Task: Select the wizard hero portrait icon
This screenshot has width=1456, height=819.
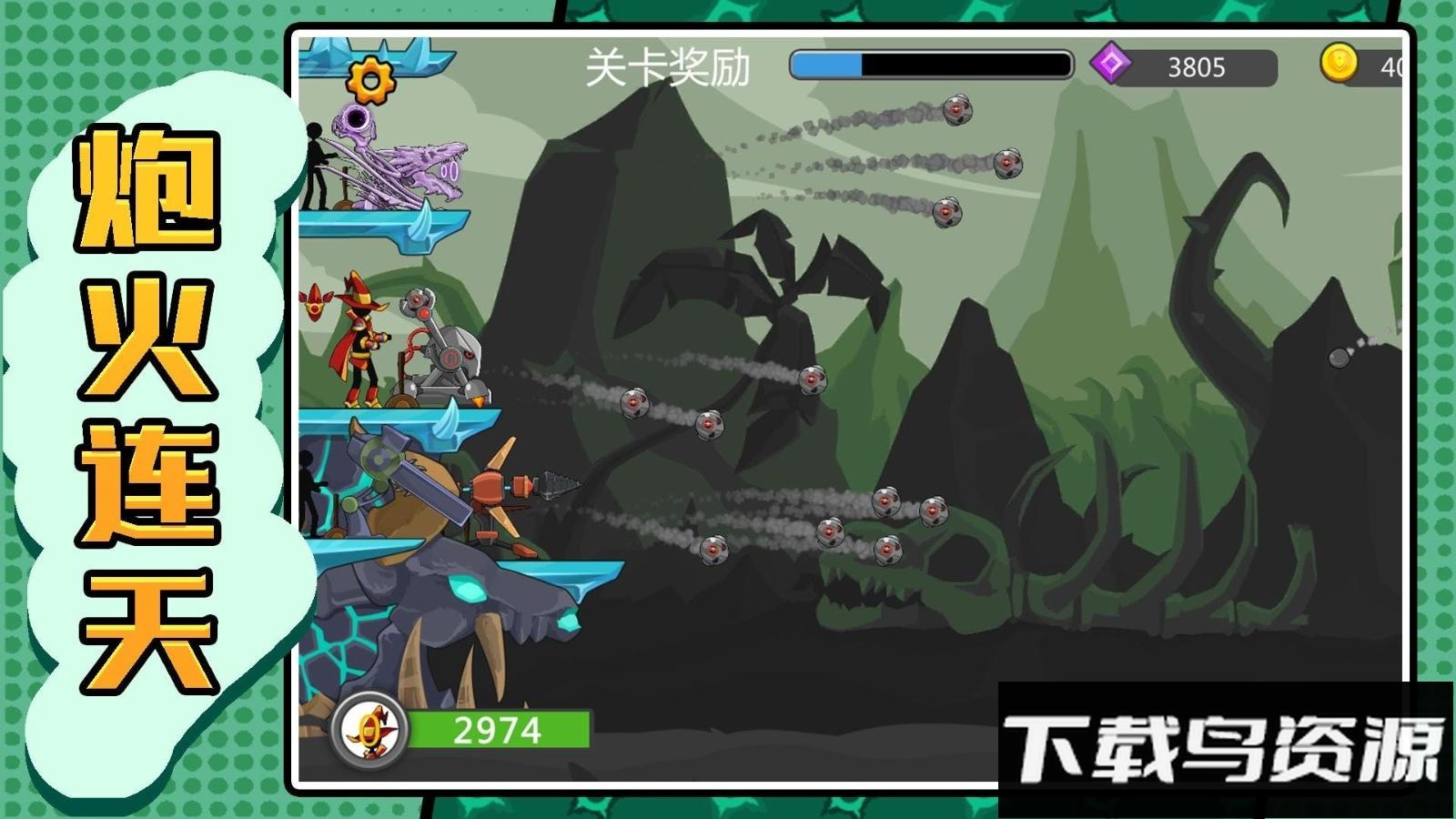Action: coord(370,728)
